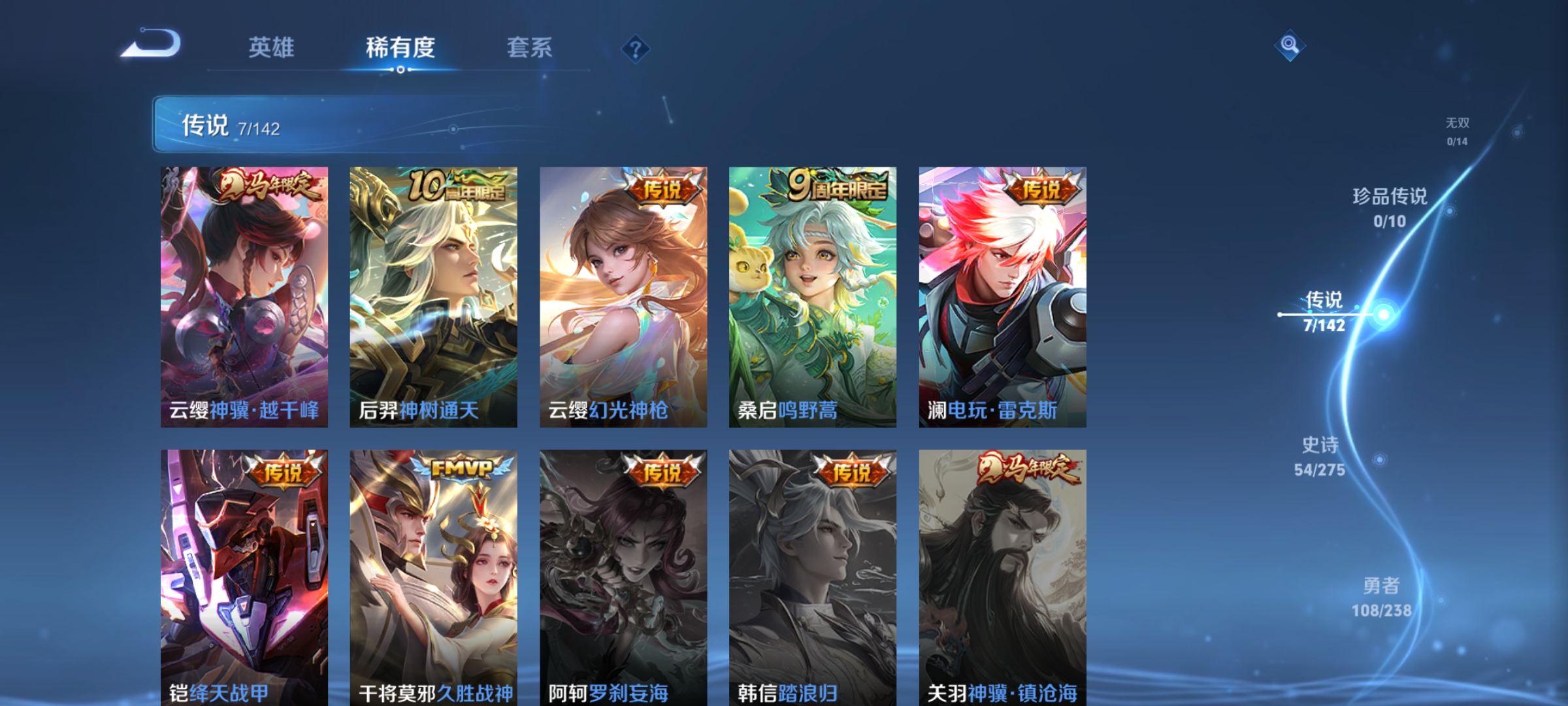Select the 关羽神骥·镇沧海 skin card
This screenshot has width=1568, height=706.
tap(1004, 575)
